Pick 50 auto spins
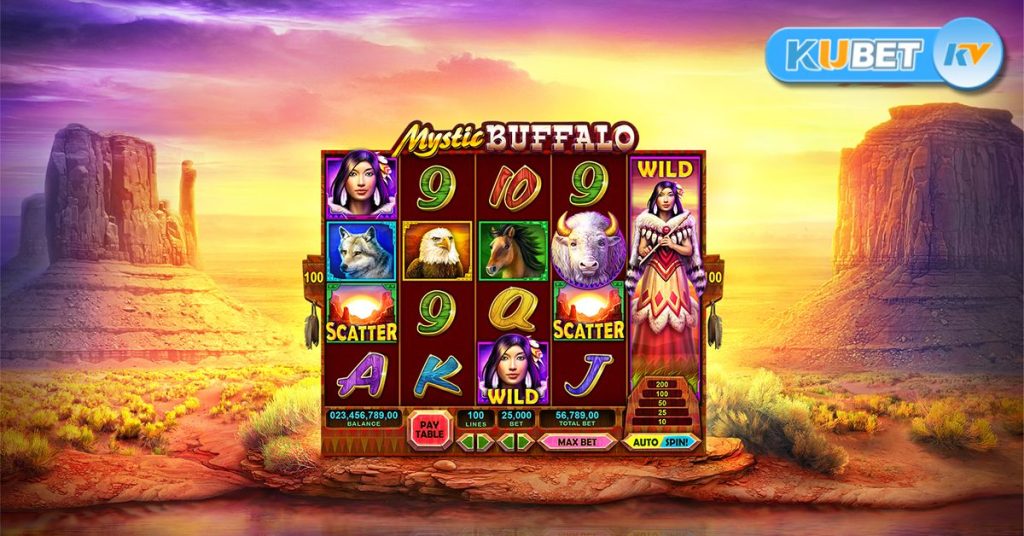This screenshot has width=1024, height=536. (661, 402)
